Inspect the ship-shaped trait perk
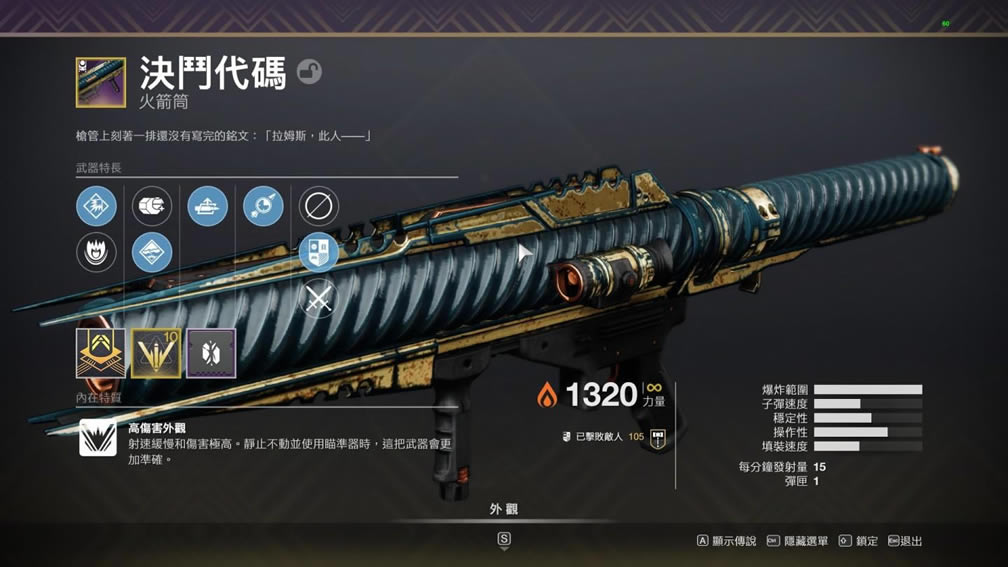This screenshot has width=1008, height=567. click(207, 207)
